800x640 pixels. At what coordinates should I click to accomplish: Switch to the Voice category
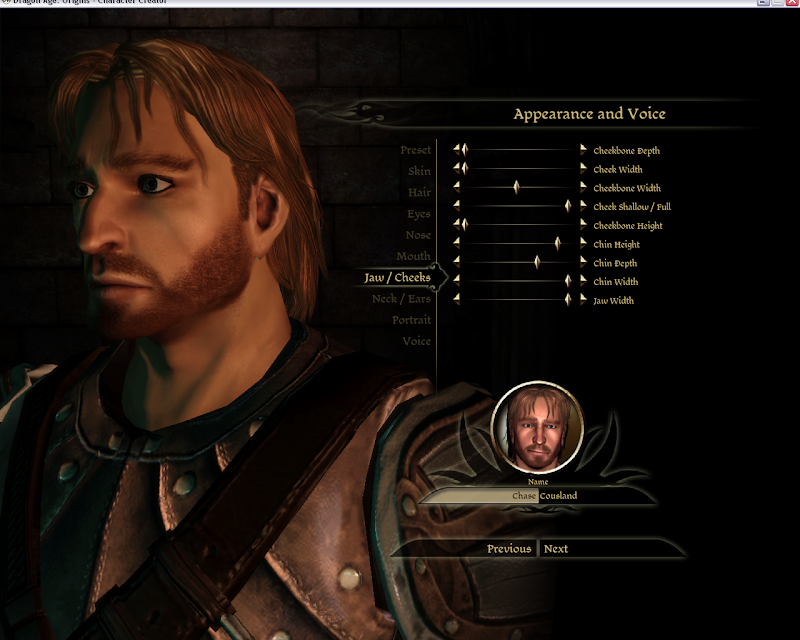point(416,341)
